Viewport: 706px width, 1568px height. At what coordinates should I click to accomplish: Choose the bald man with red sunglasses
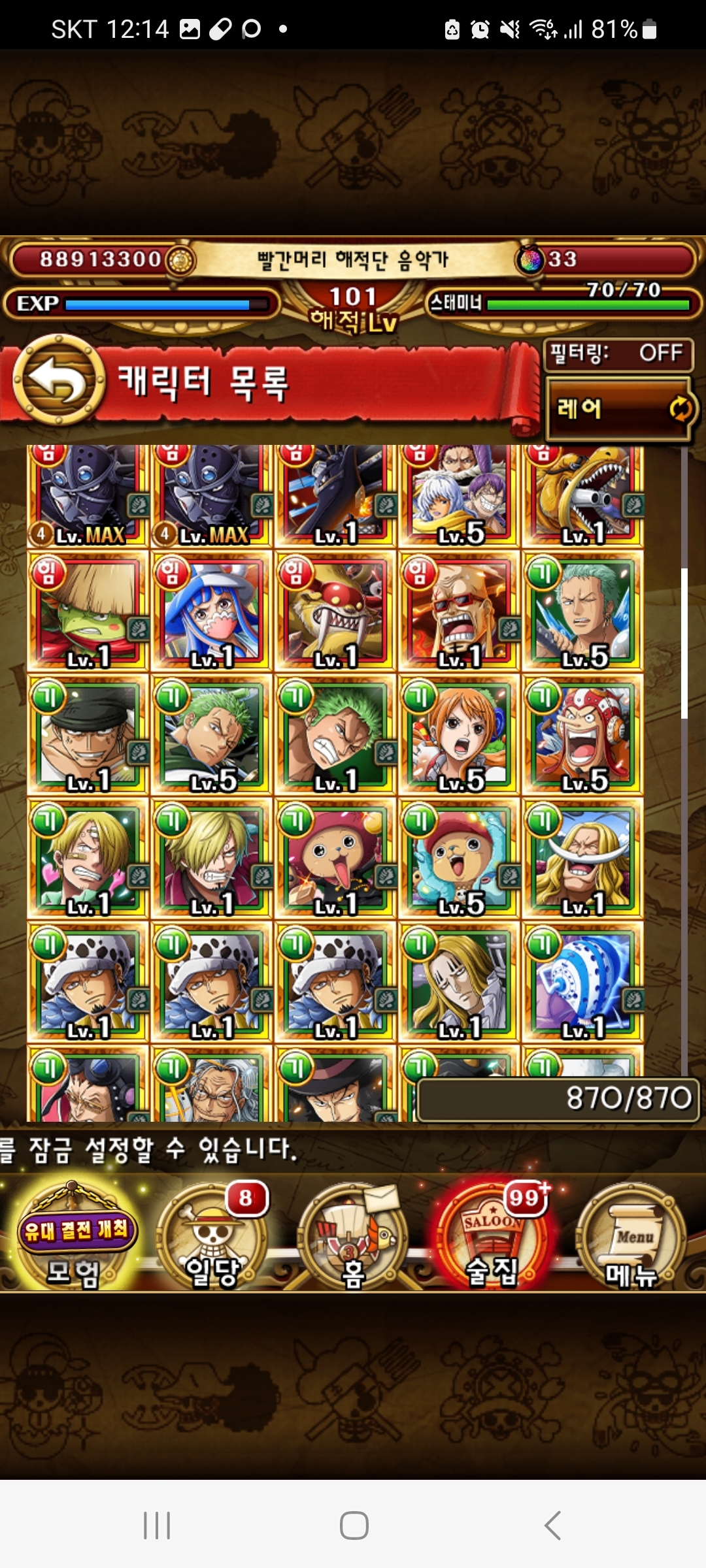click(459, 612)
